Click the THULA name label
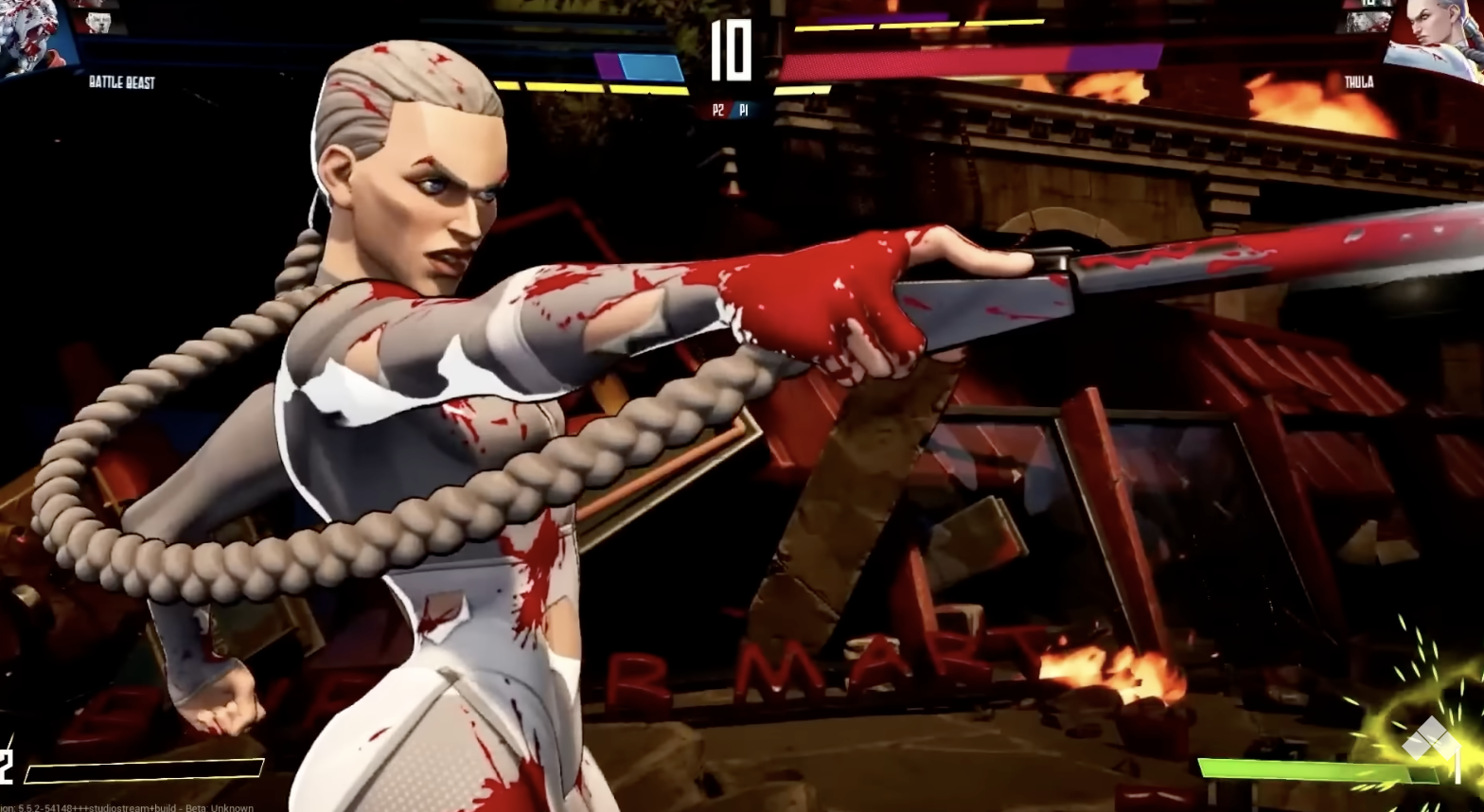Viewport: 1484px width, 812px height. coord(1360,81)
